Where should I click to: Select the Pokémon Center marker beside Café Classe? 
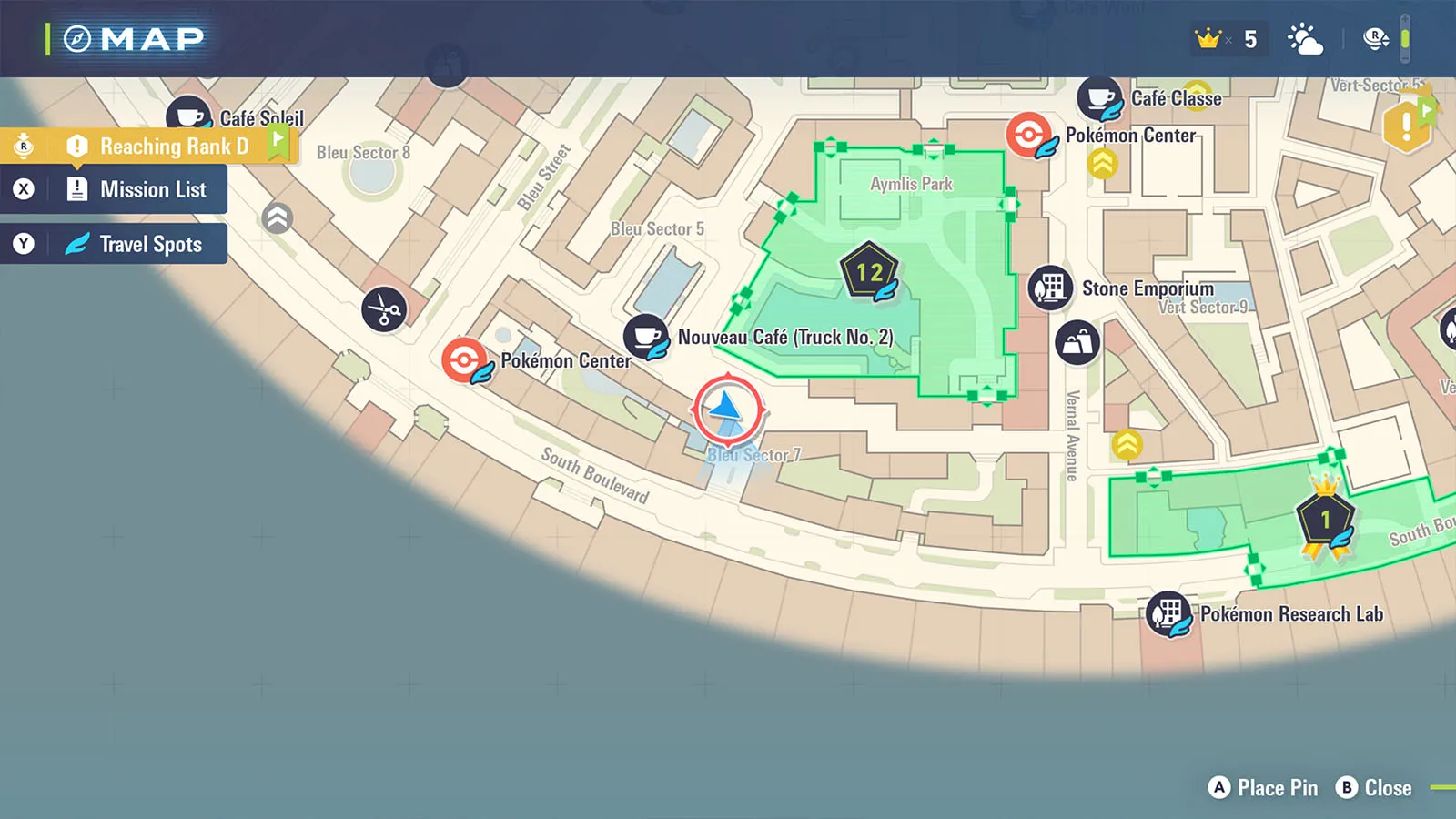[1029, 135]
